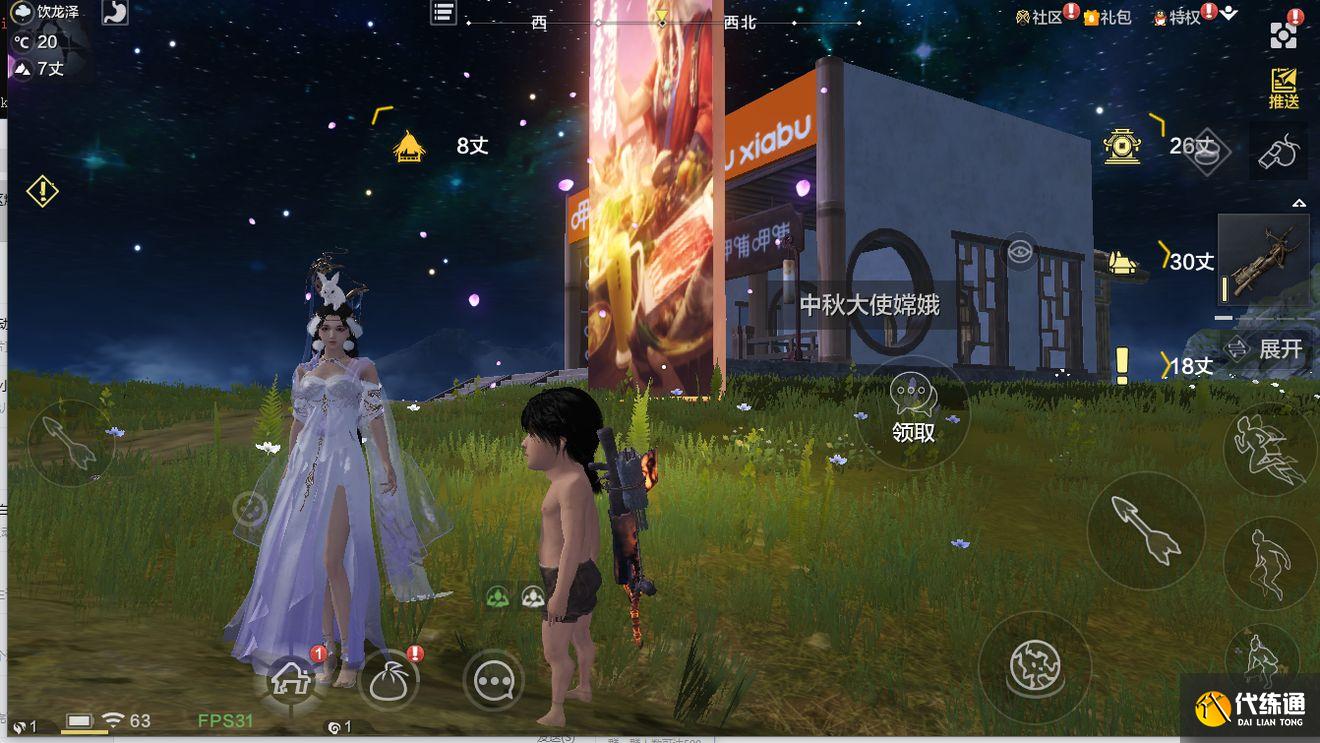This screenshot has height=743, width=1320.
Task: Click the list menu icon beside the compass
Action: [x=443, y=12]
